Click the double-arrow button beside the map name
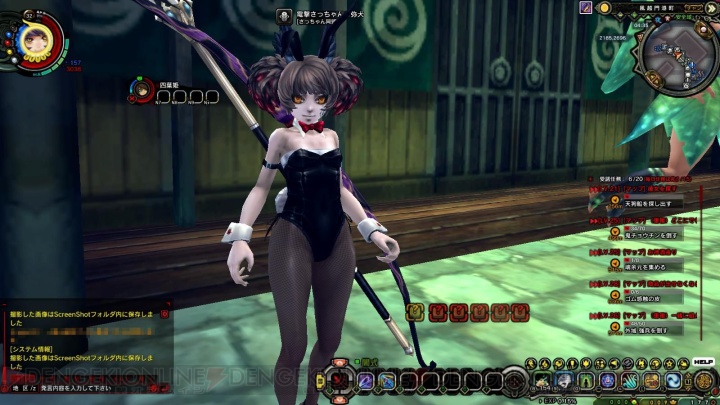Screen dimensions: 720x405 [712, 7]
